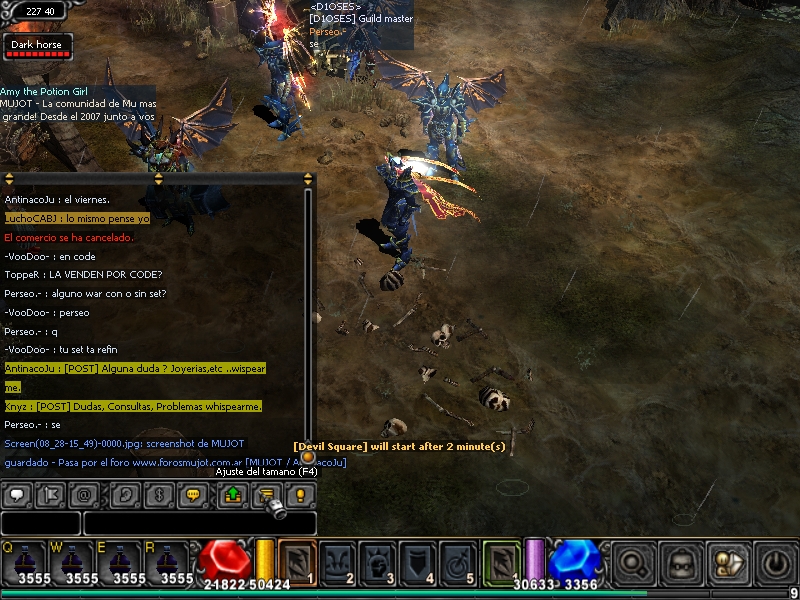The image size is (800, 600).
Task: Click the green up-arrow chat button
Action: coord(232,495)
